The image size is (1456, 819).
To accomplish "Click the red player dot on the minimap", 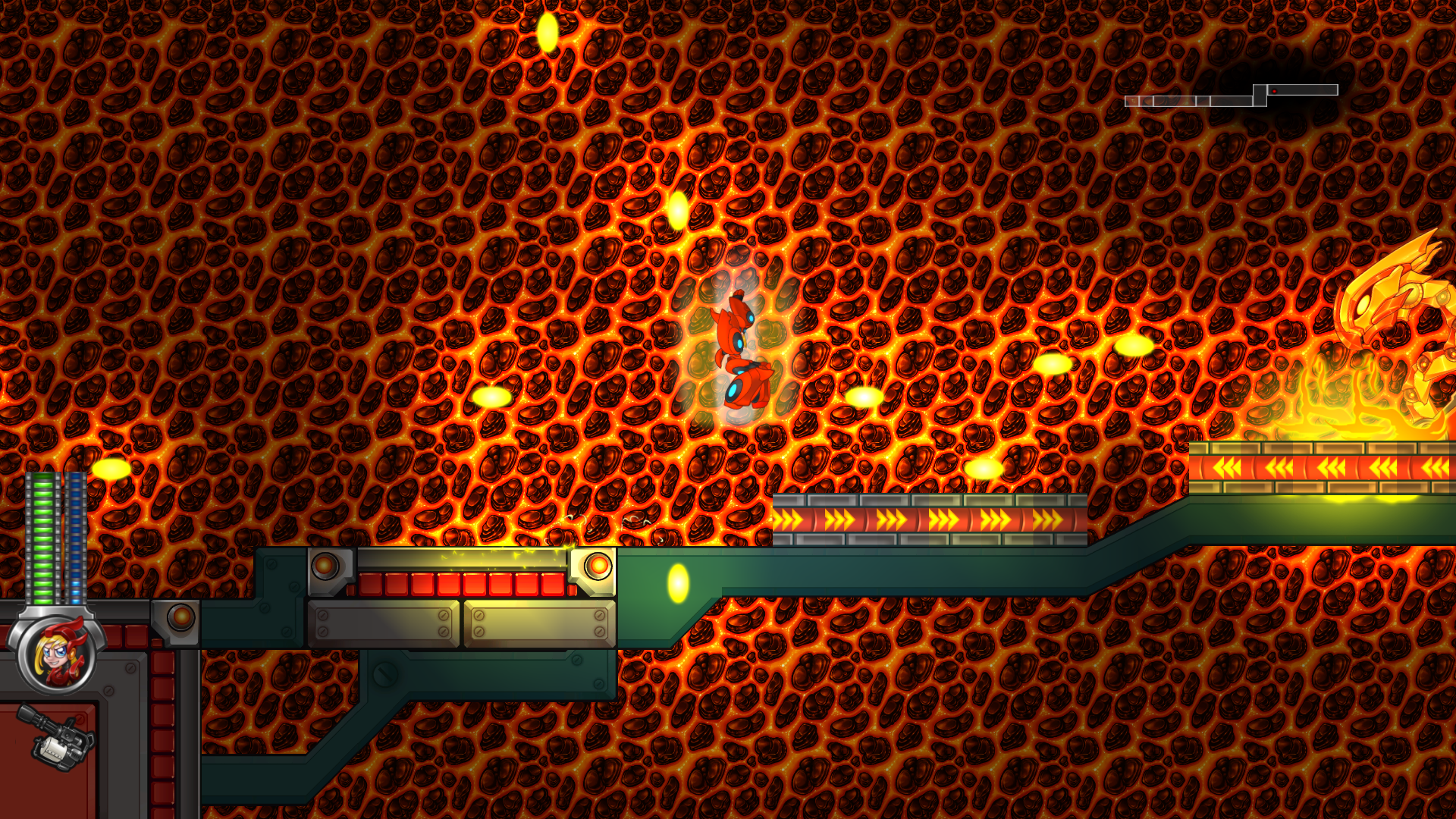I will click(x=1275, y=91).
